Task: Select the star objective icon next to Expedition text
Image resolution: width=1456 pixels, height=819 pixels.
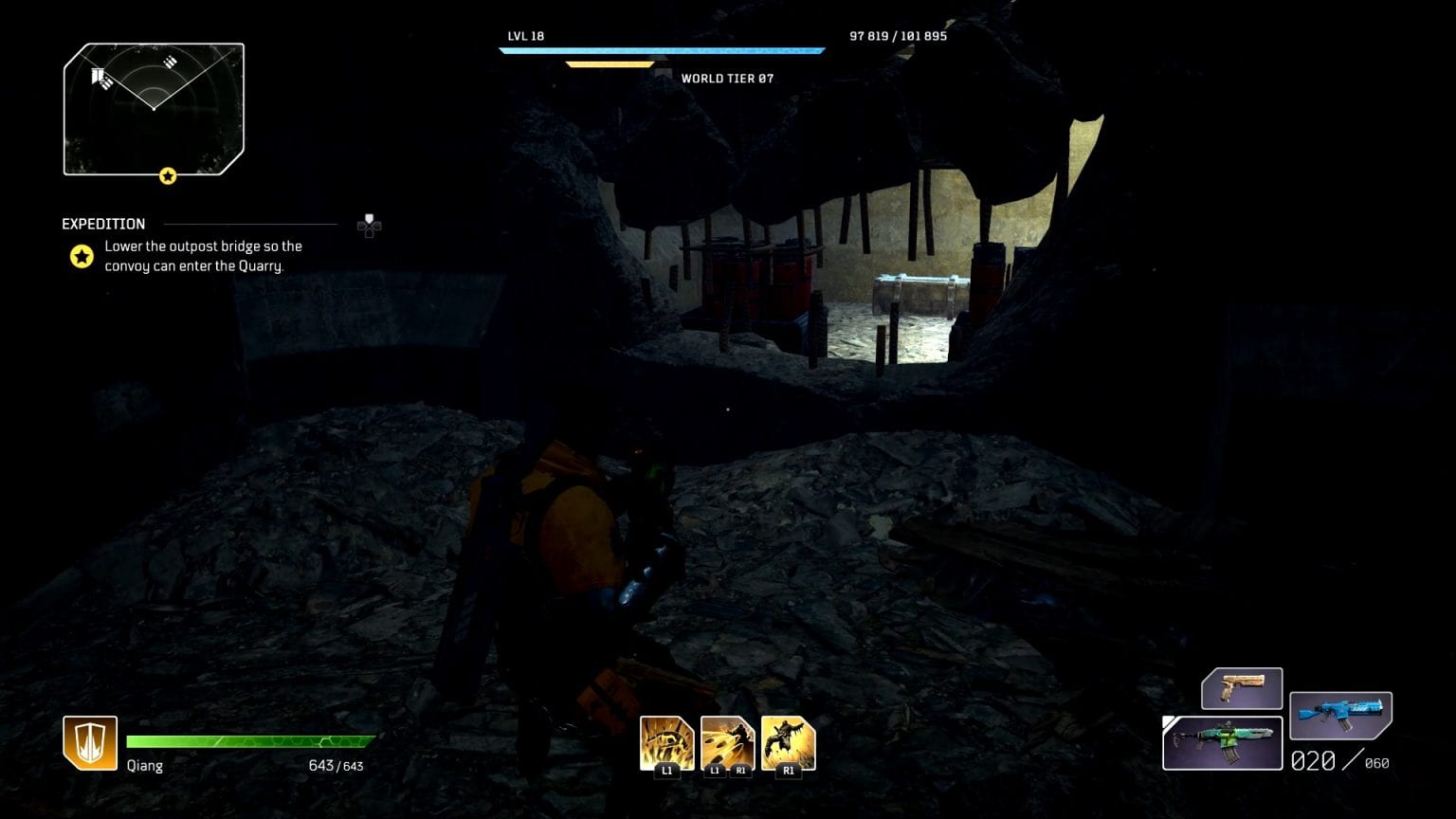Action: [x=82, y=256]
